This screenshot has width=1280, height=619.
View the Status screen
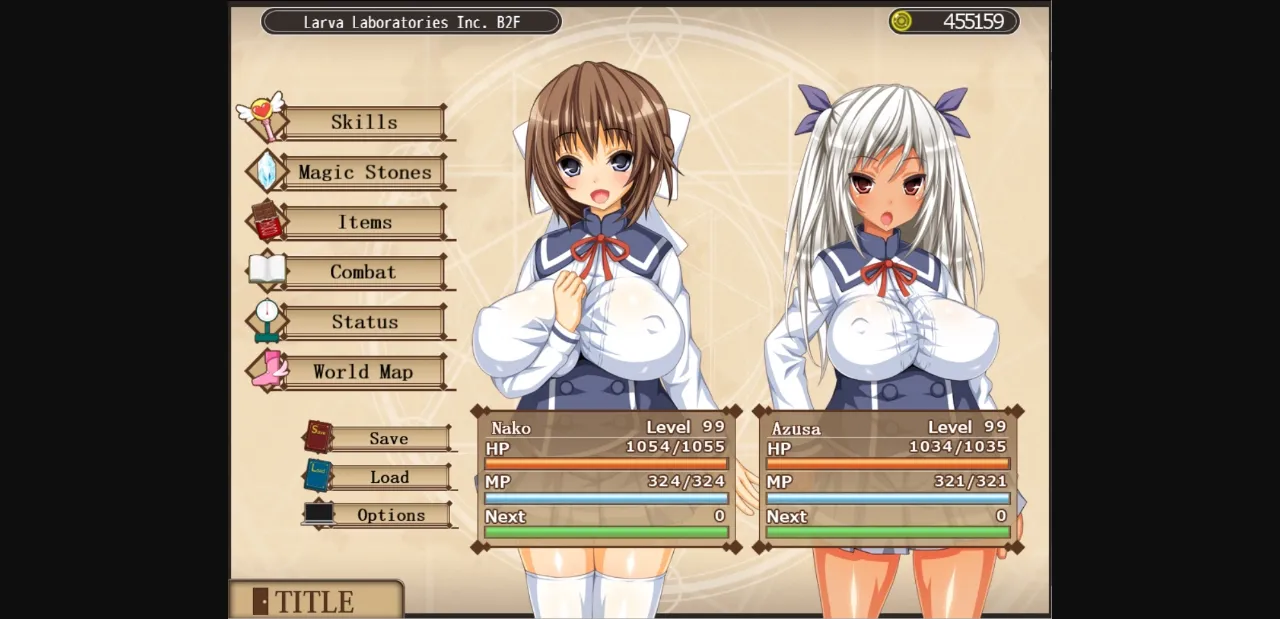point(364,322)
